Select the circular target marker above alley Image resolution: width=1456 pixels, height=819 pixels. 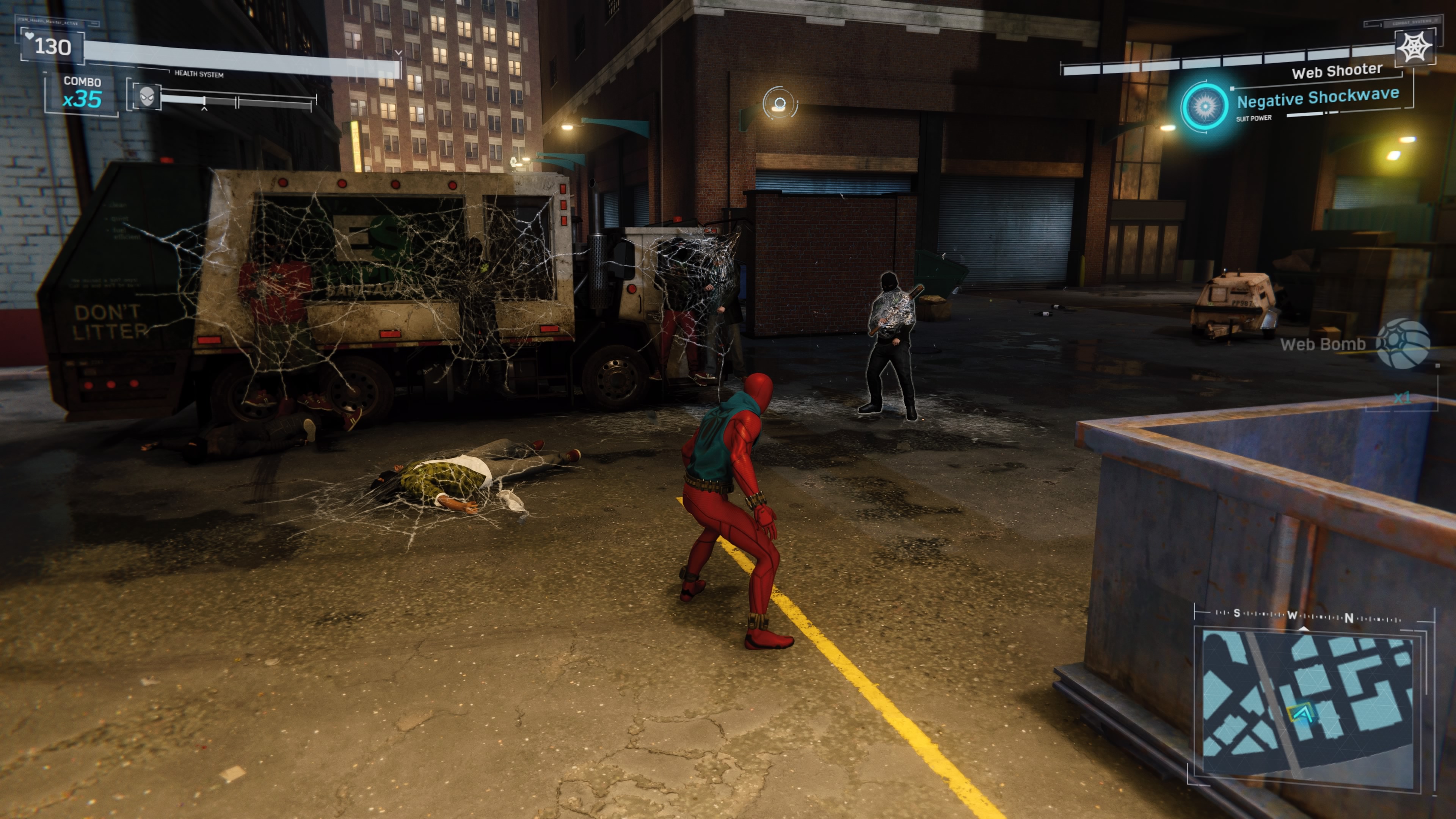780,104
